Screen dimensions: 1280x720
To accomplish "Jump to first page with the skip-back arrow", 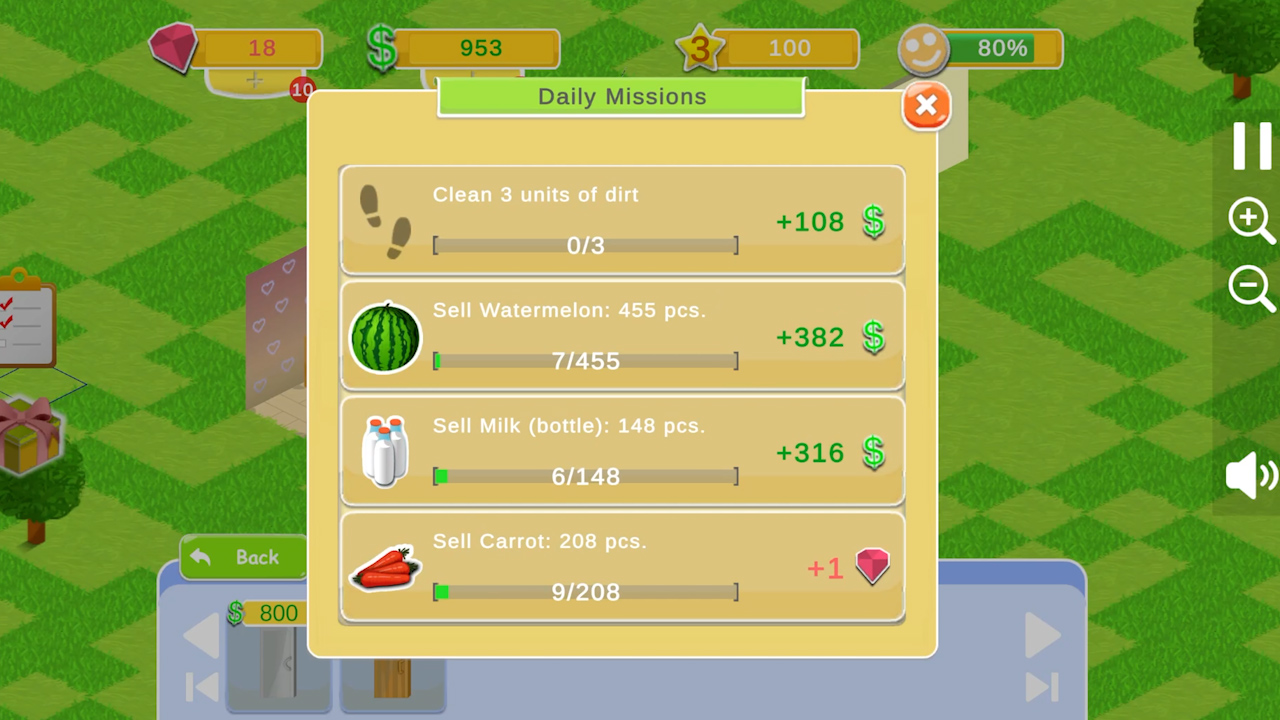I will point(202,688).
